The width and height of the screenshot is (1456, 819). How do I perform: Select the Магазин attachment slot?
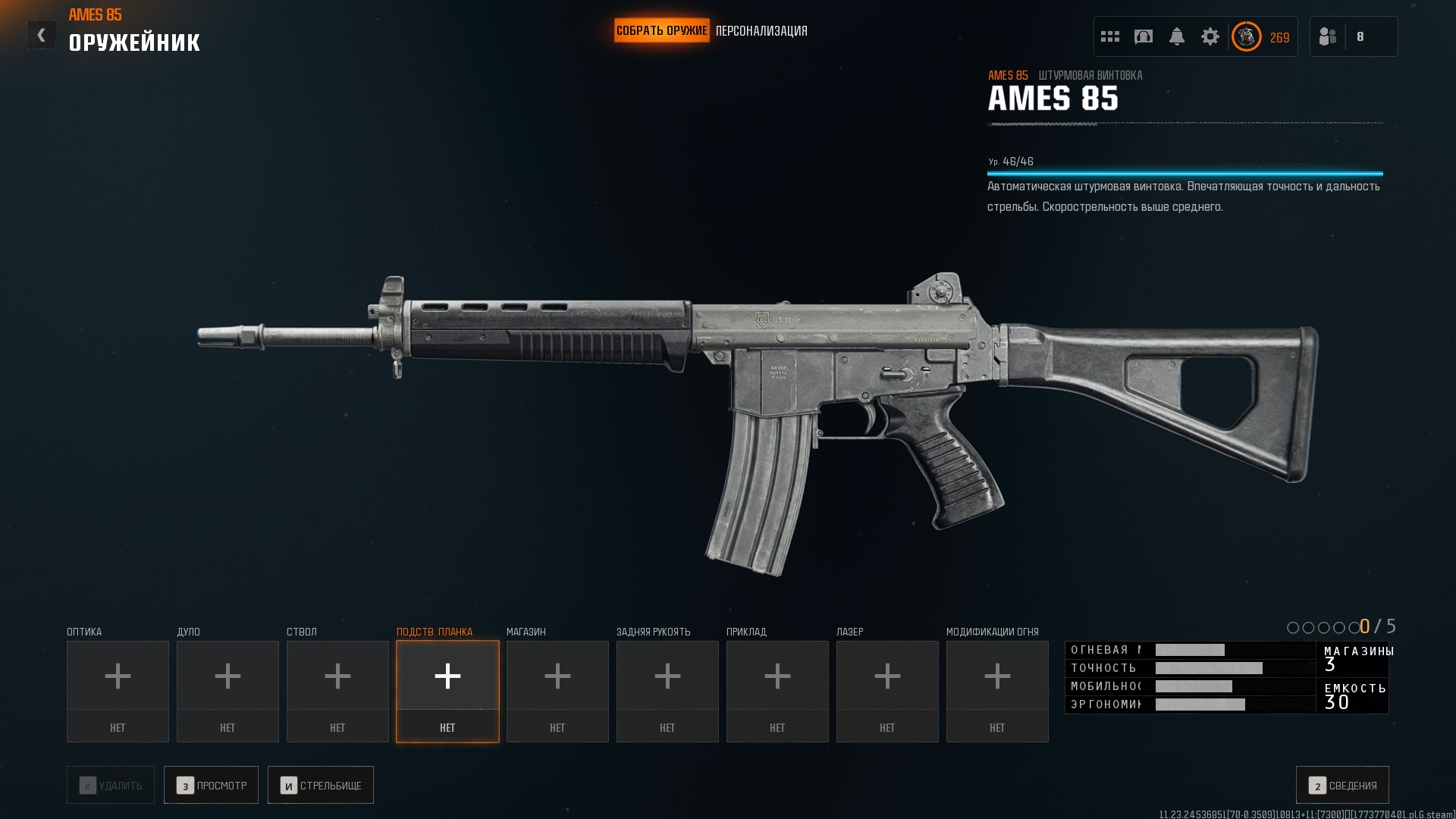pos(557,691)
